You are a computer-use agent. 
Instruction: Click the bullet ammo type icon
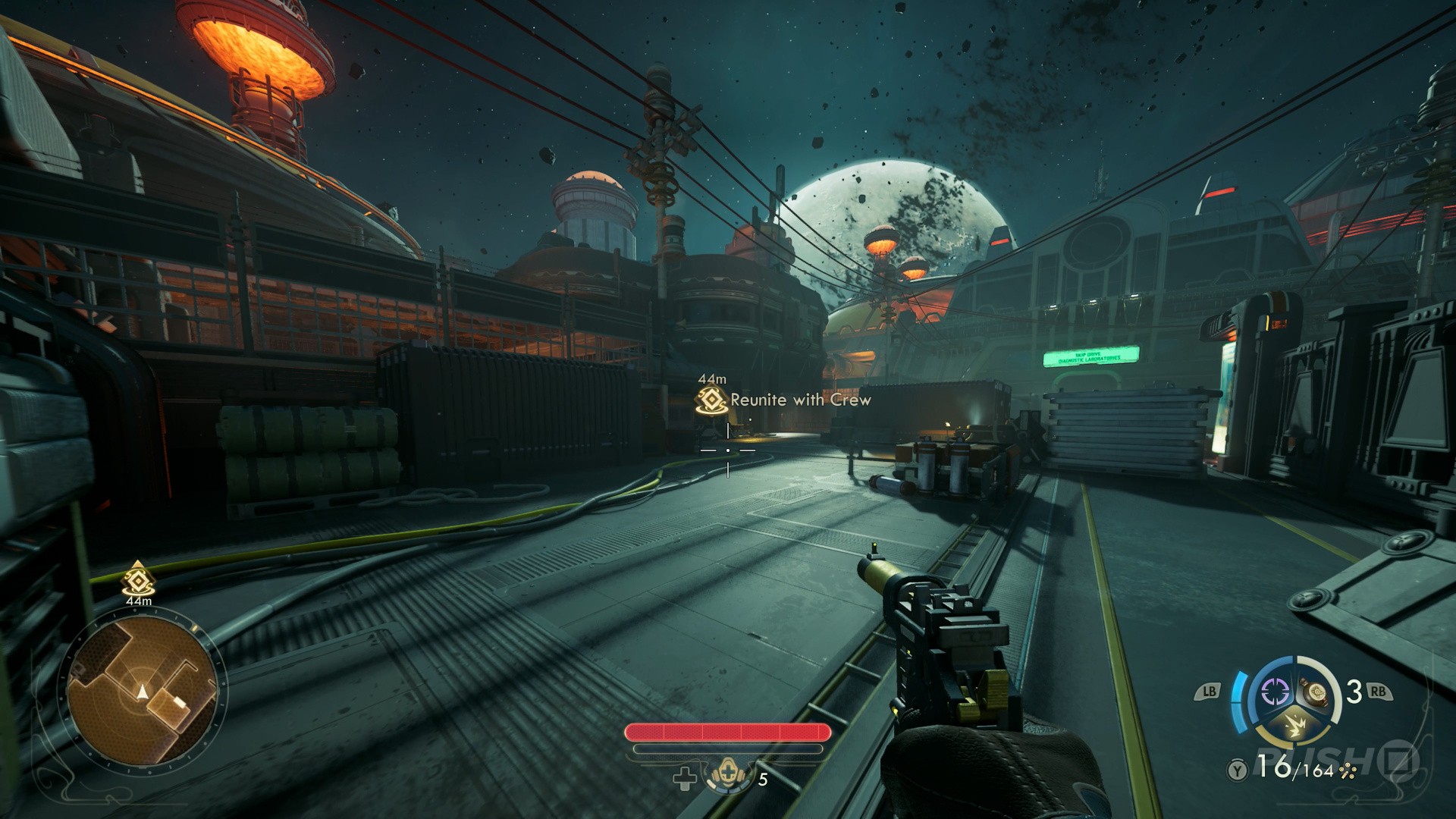pyautogui.click(x=1348, y=772)
